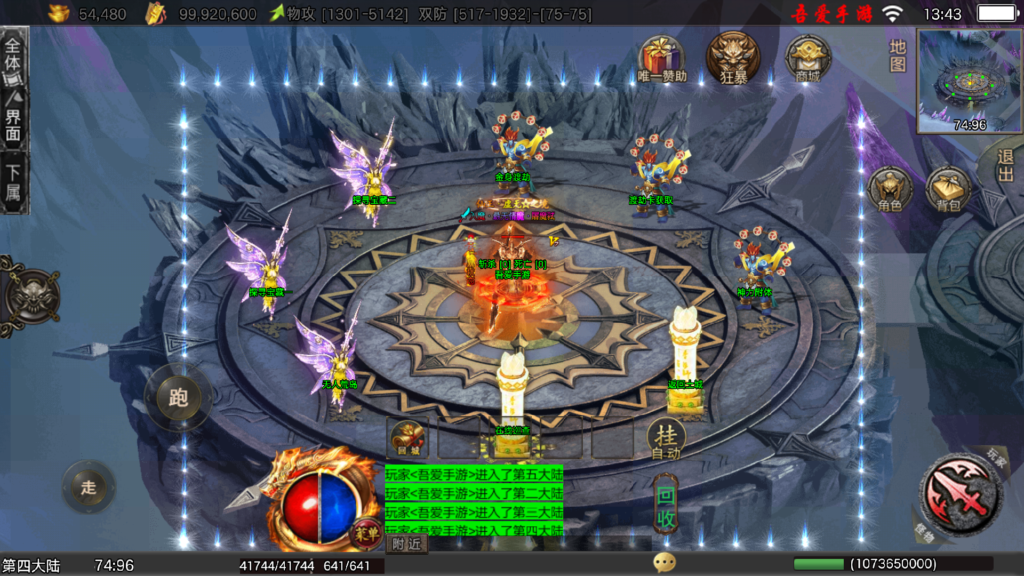Open the 回收 recycle panel
The height and width of the screenshot is (576, 1024).
666,506
